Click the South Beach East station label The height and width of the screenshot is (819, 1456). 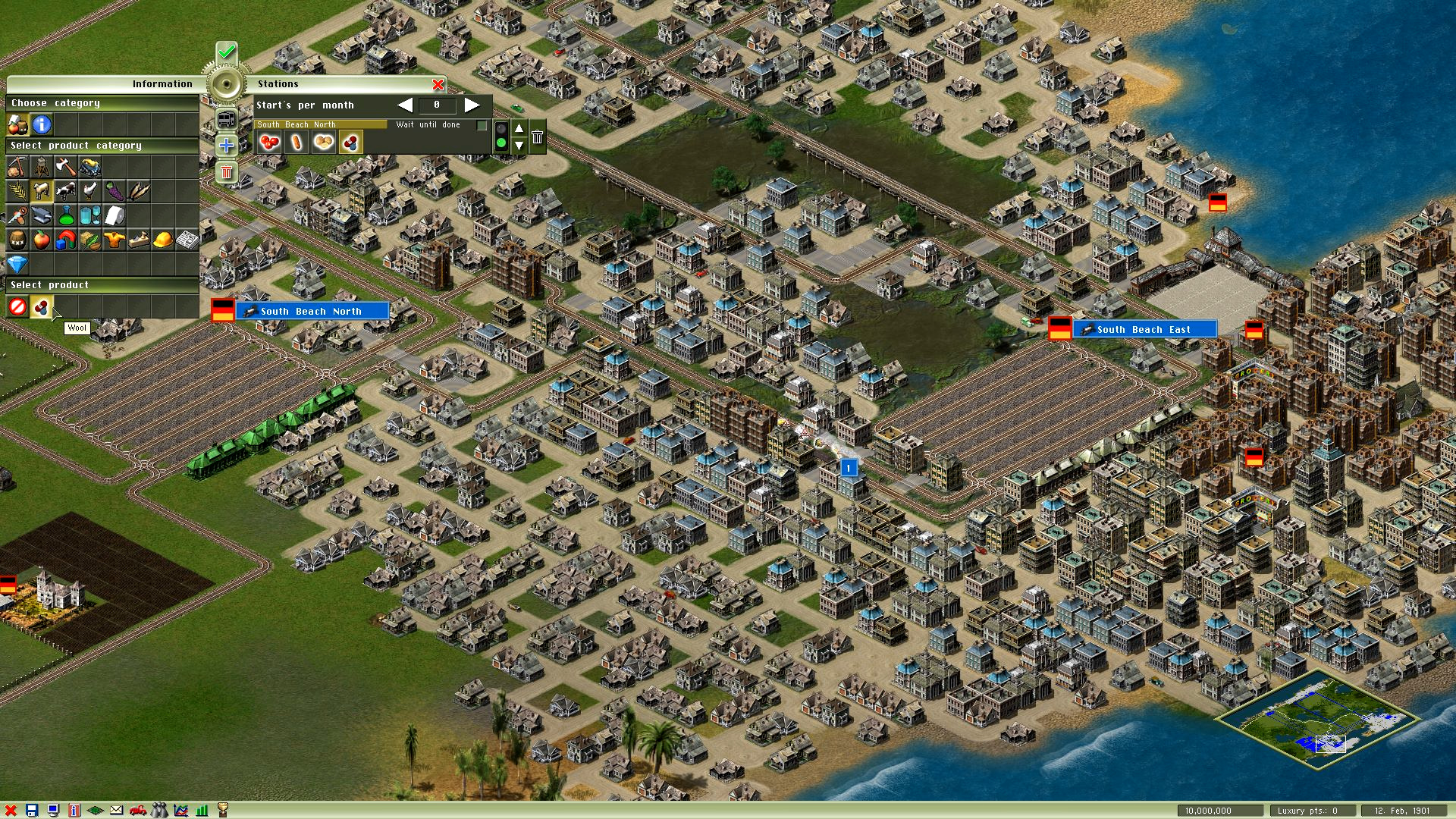click(1145, 329)
